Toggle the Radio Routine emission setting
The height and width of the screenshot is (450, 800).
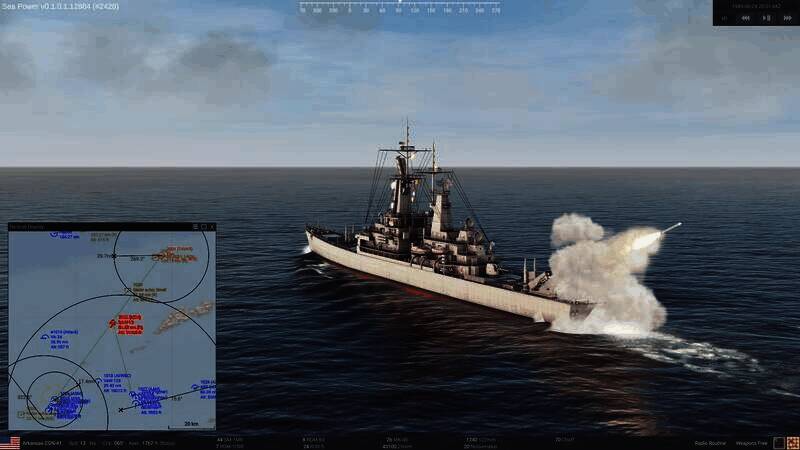coord(710,442)
